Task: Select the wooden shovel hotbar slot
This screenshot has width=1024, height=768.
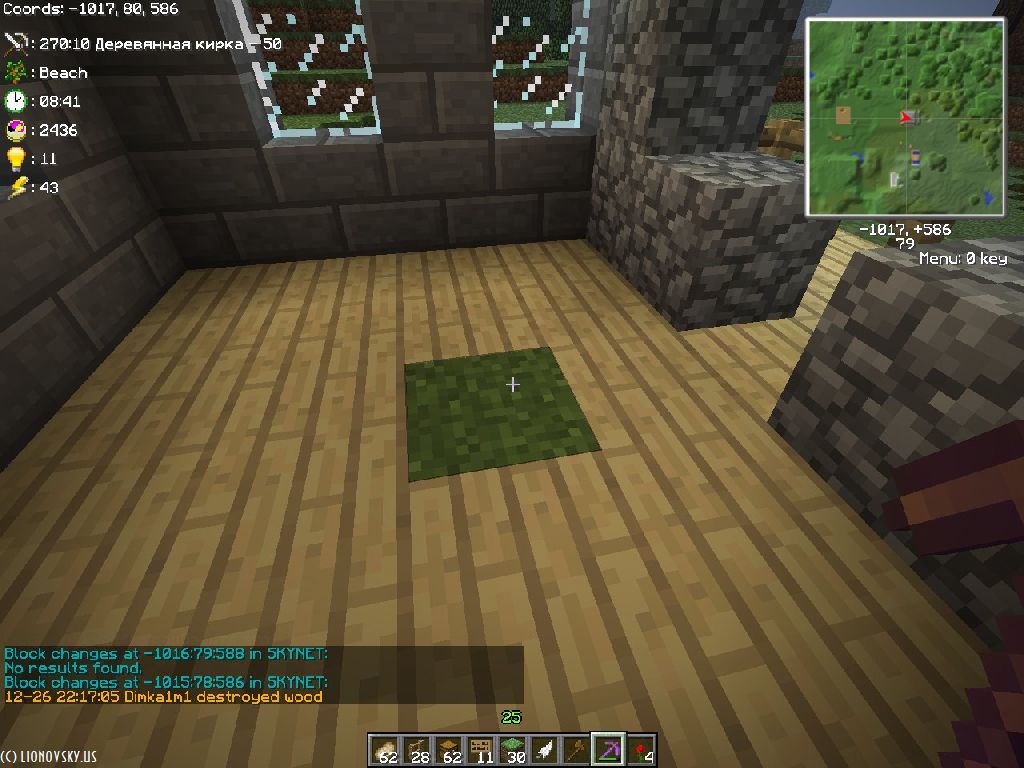Action: click(576, 750)
